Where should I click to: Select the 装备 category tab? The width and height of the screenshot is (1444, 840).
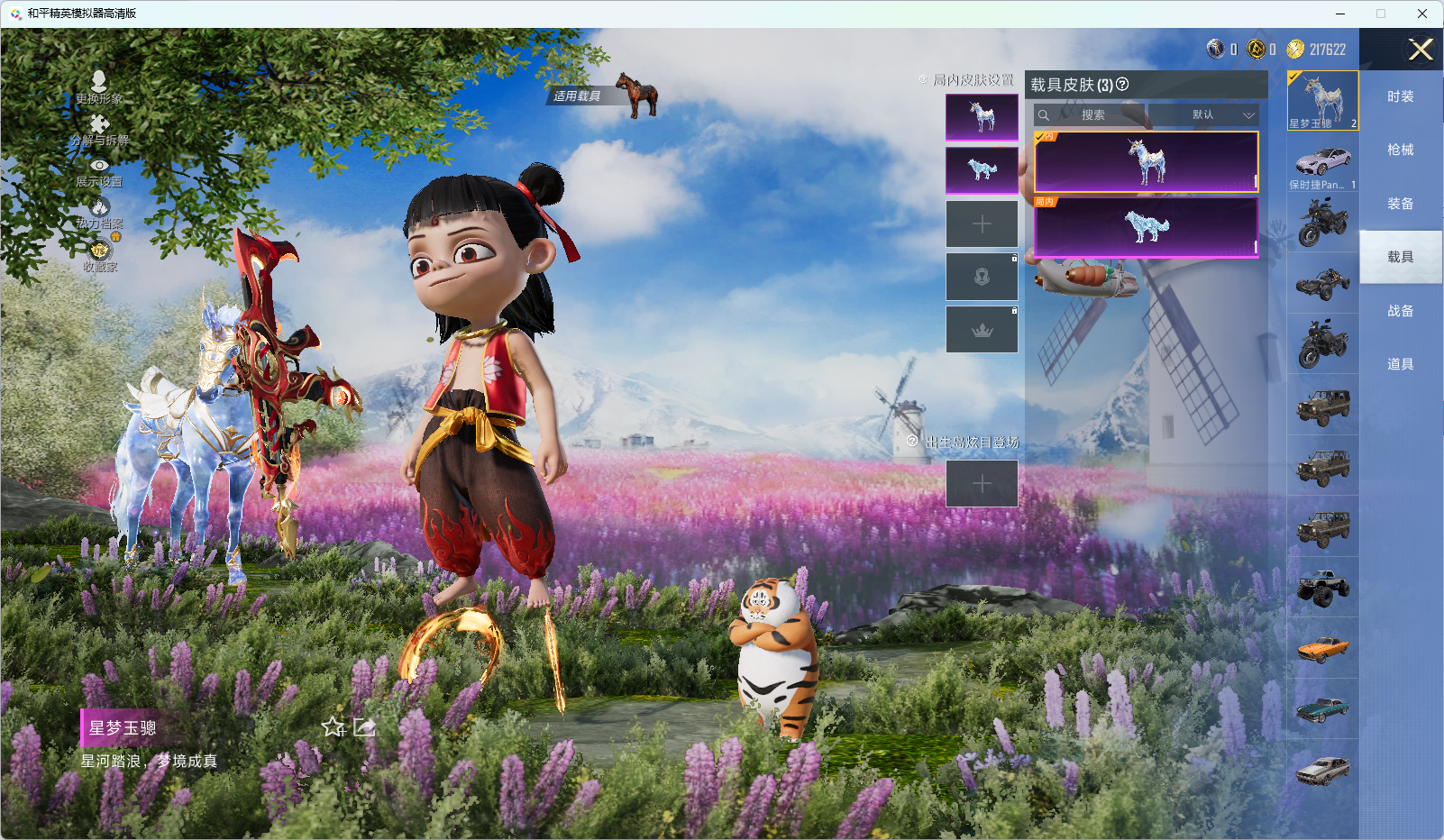1400,205
